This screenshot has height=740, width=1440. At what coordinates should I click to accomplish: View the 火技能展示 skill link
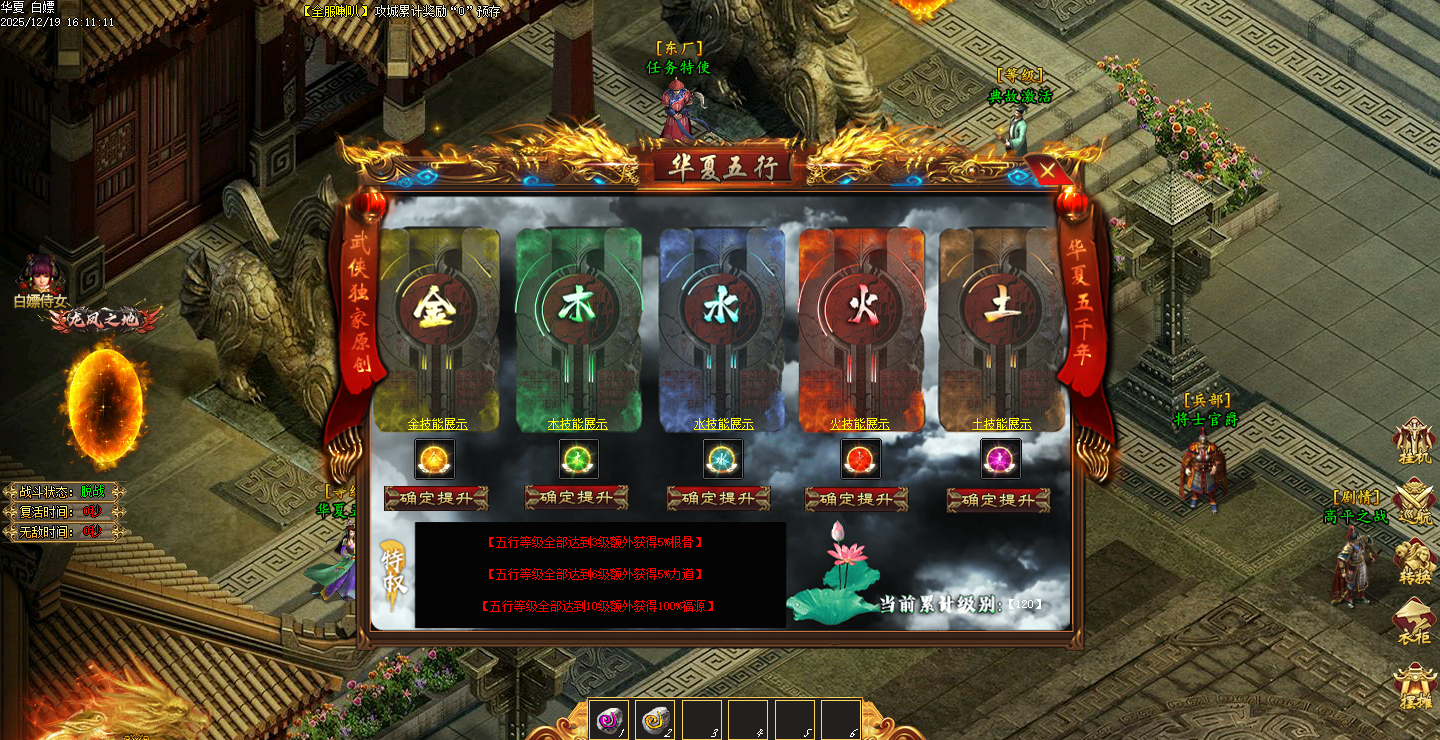pos(859,424)
